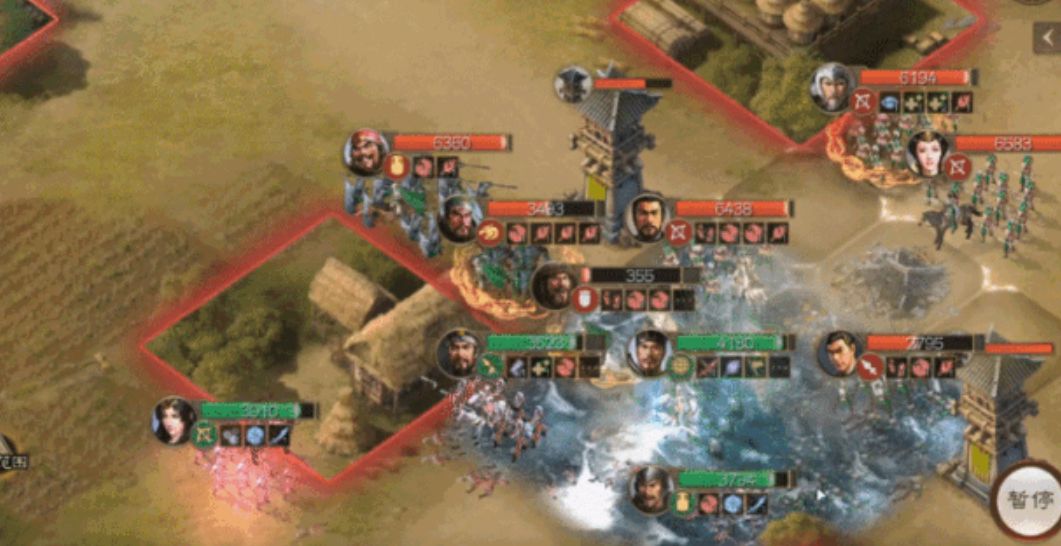Screen dimensions: 1061x546
Task: Select the allied general with 3734 troops
Action: [x=651, y=490]
